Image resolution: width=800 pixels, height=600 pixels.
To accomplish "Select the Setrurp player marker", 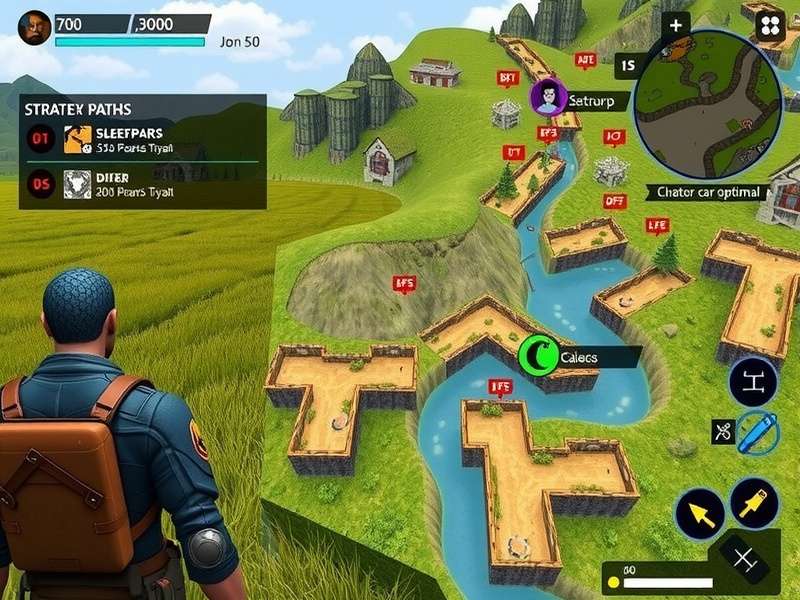I will click(548, 98).
